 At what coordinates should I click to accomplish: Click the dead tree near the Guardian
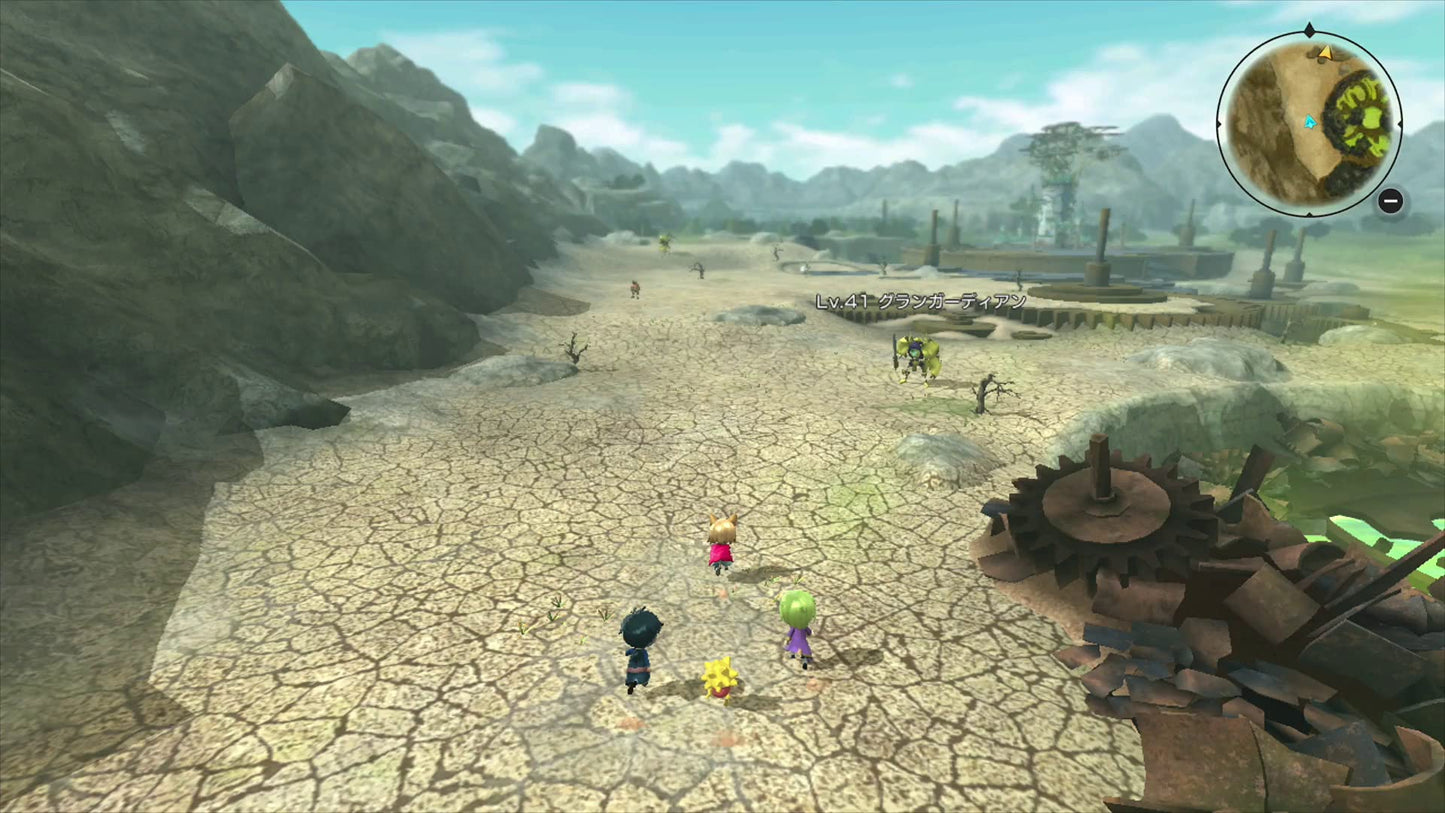coord(991,393)
